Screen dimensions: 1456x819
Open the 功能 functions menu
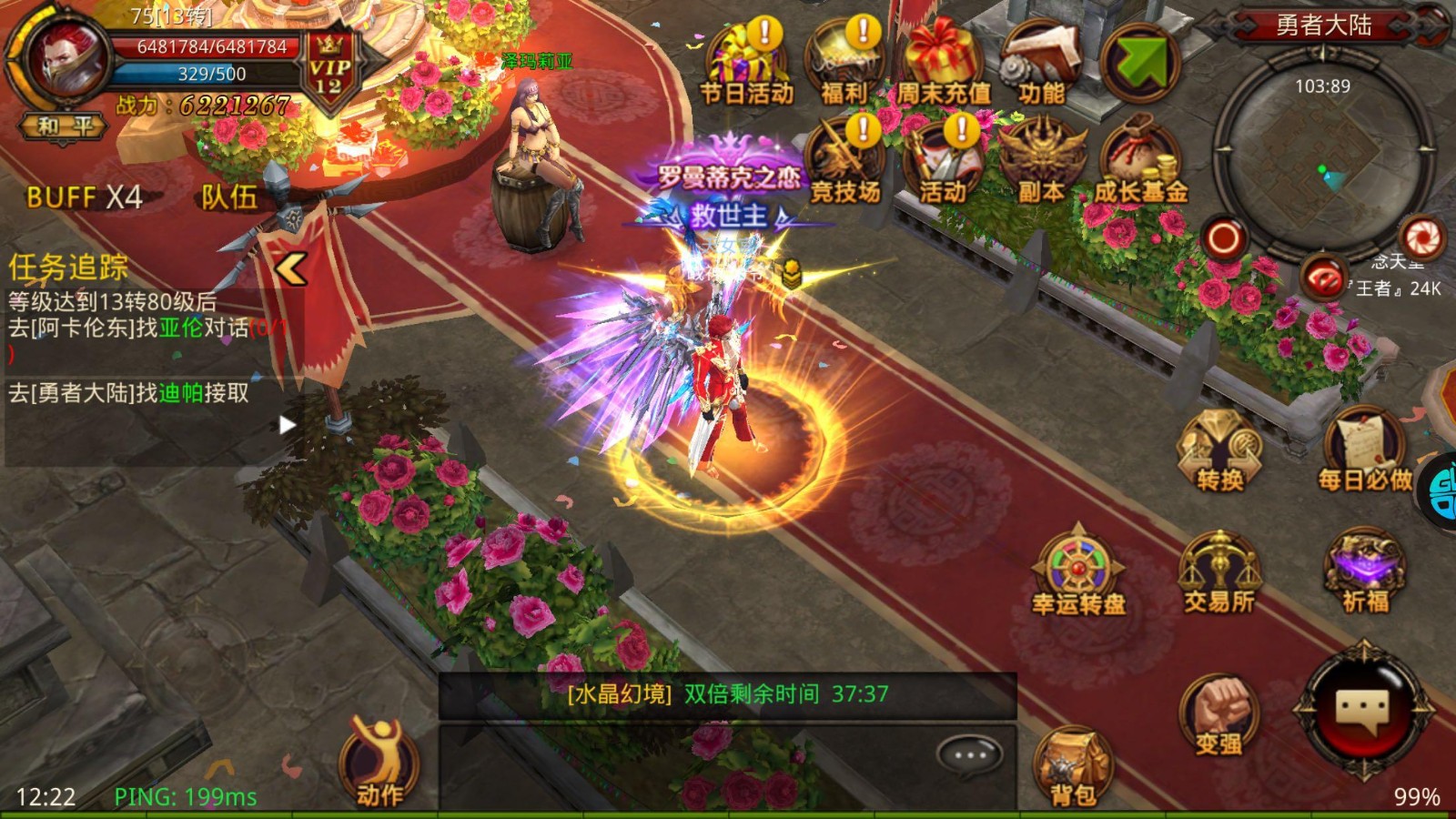coord(1041,64)
